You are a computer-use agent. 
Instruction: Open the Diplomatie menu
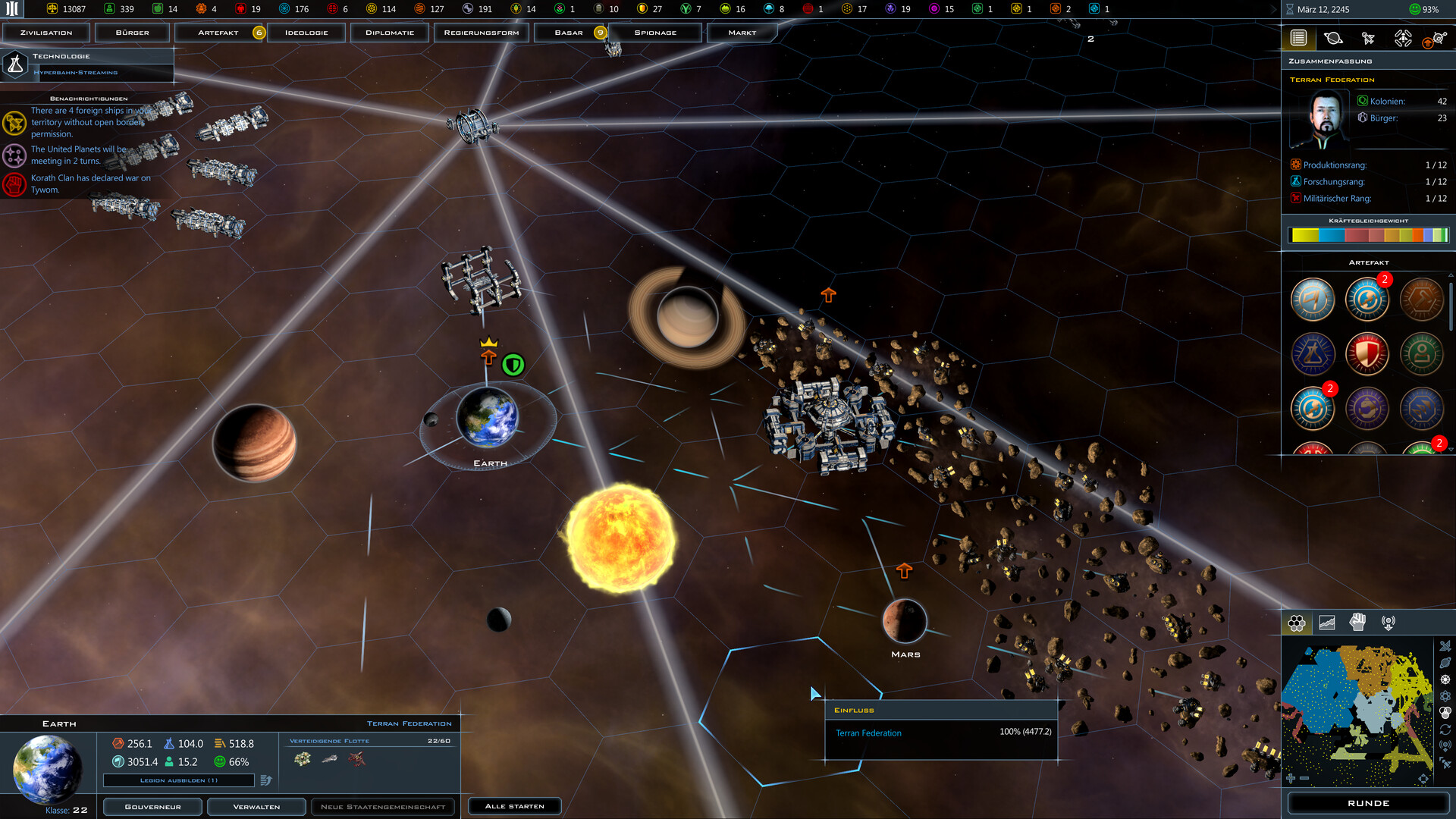(390, 33)
